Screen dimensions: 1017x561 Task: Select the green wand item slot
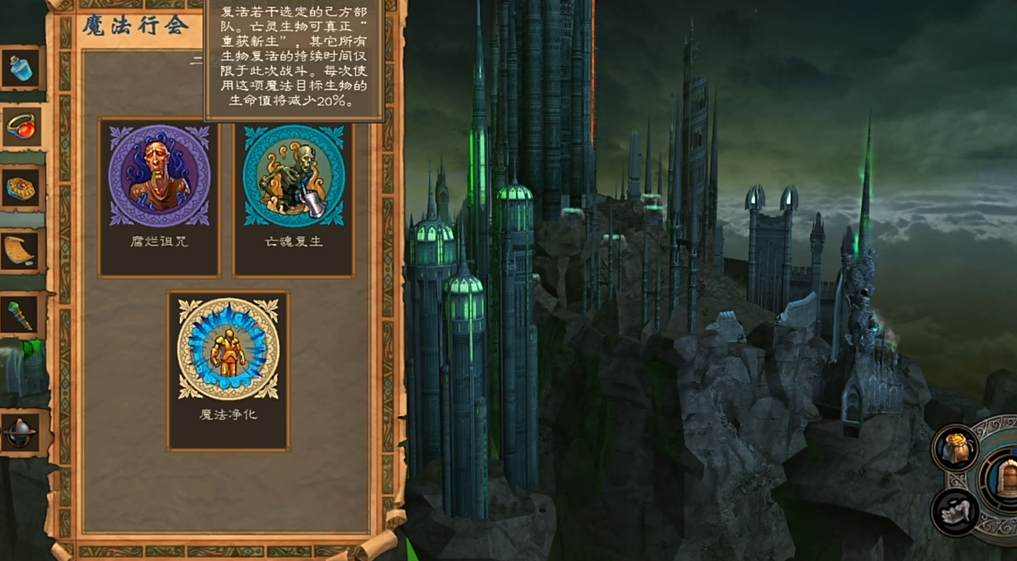point(21,315)
